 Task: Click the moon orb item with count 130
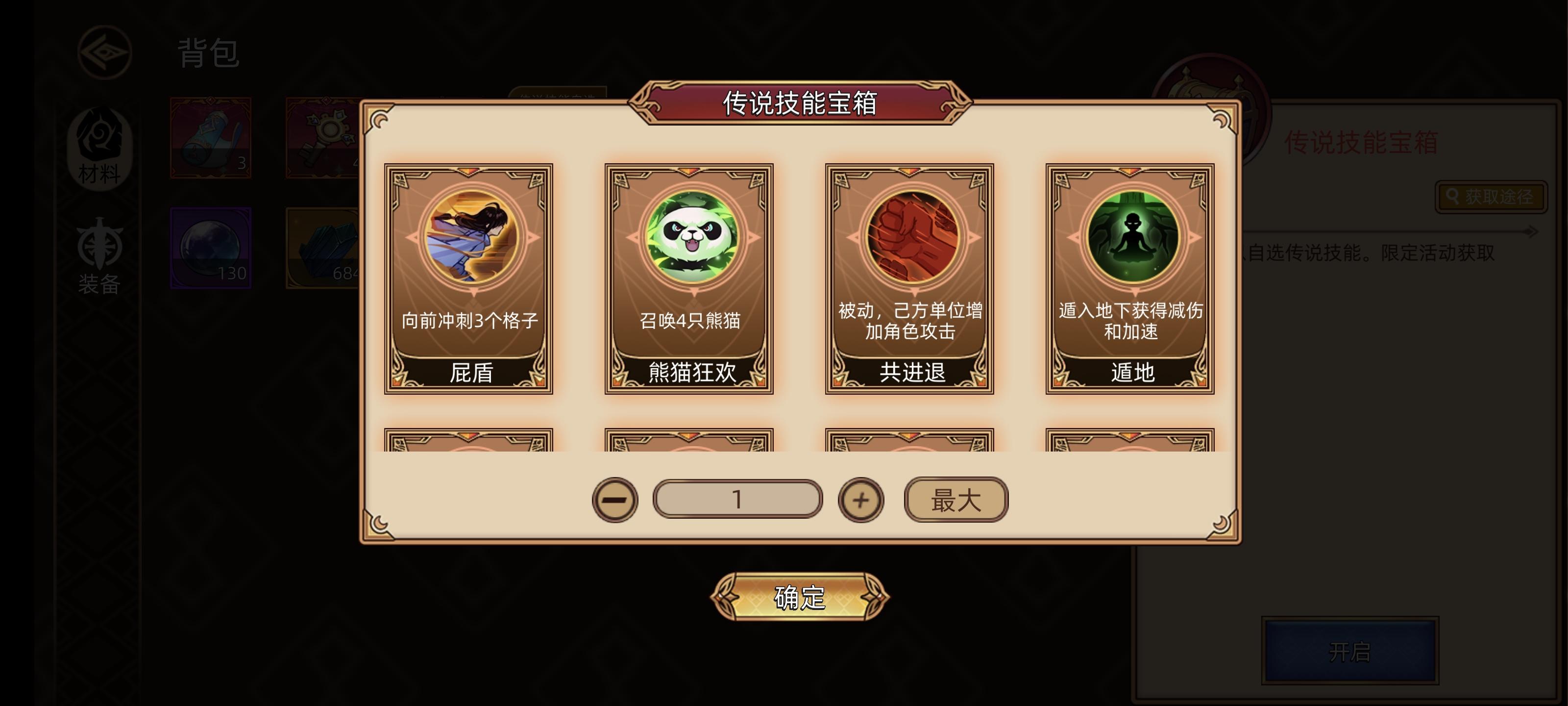click(x=210, y=249)
